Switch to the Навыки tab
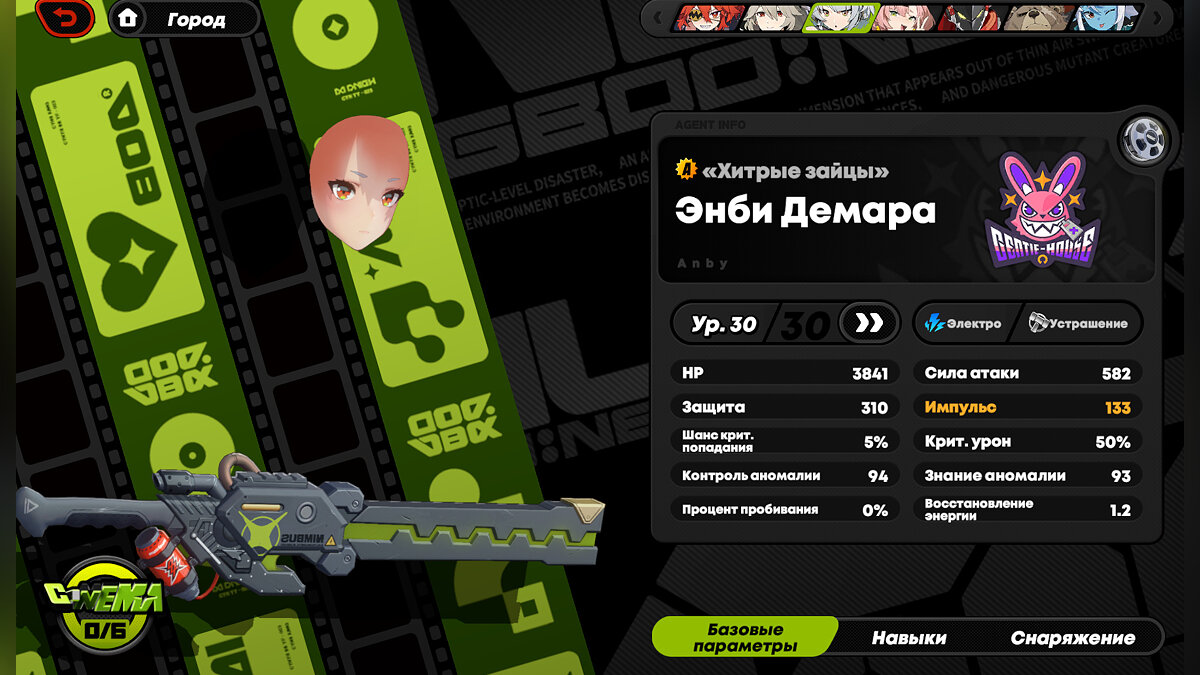 tap(908, 638)
